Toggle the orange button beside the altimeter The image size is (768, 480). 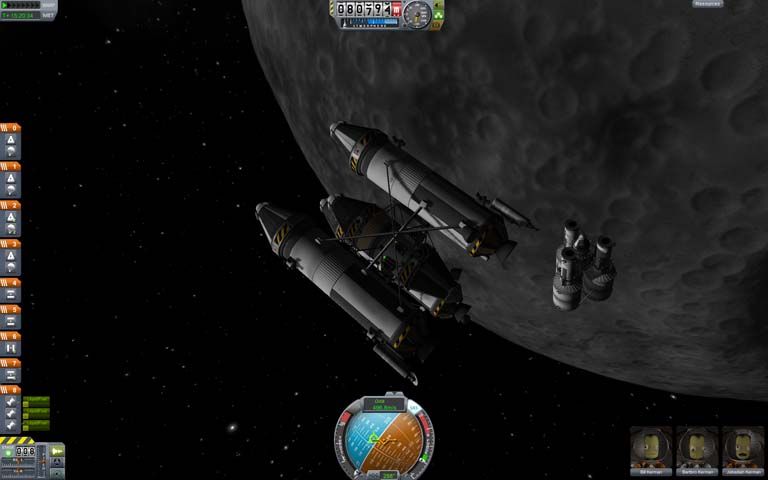click(437, 23)
